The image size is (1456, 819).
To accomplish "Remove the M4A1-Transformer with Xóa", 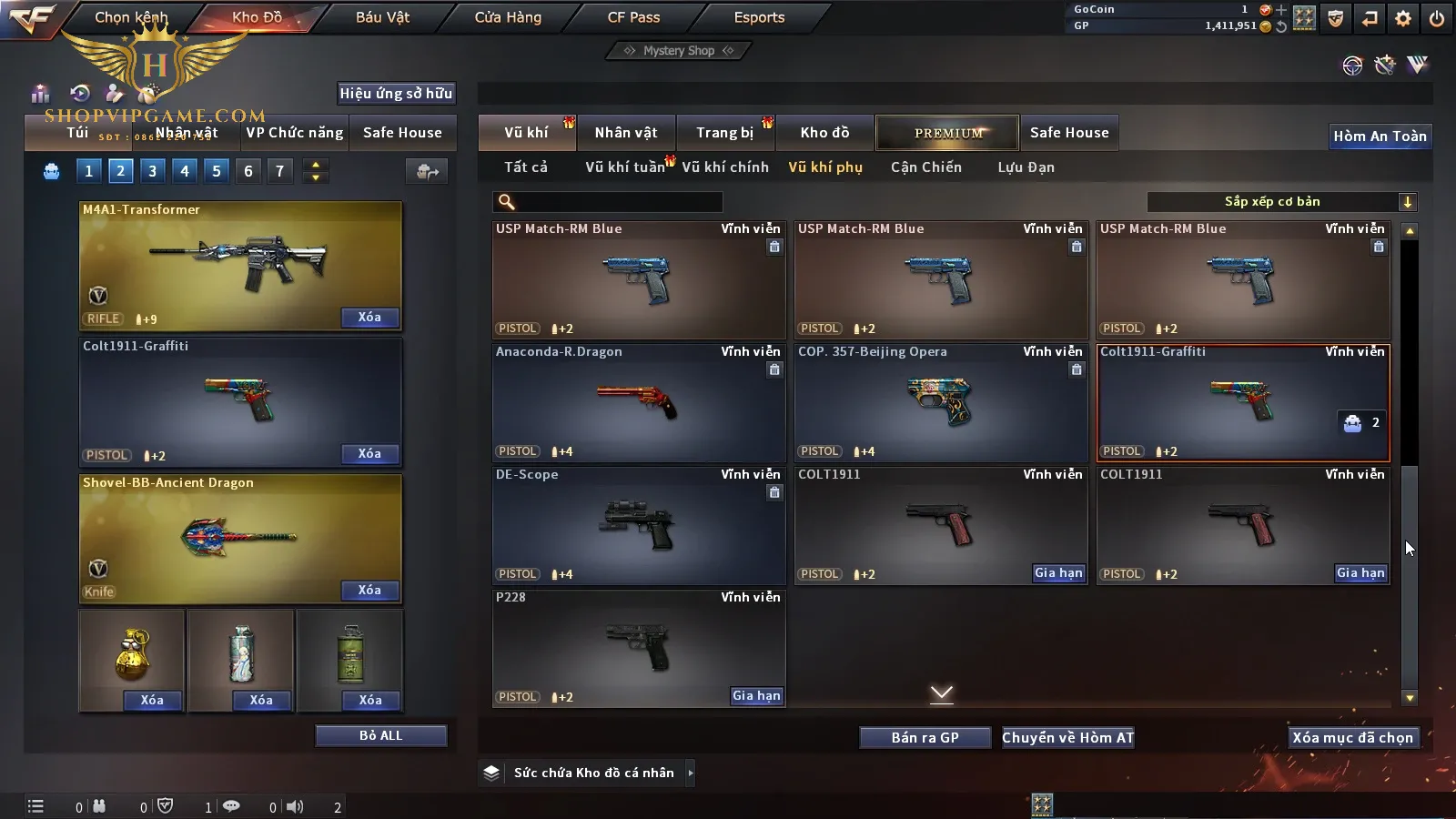I will click(x=369, y=318).
